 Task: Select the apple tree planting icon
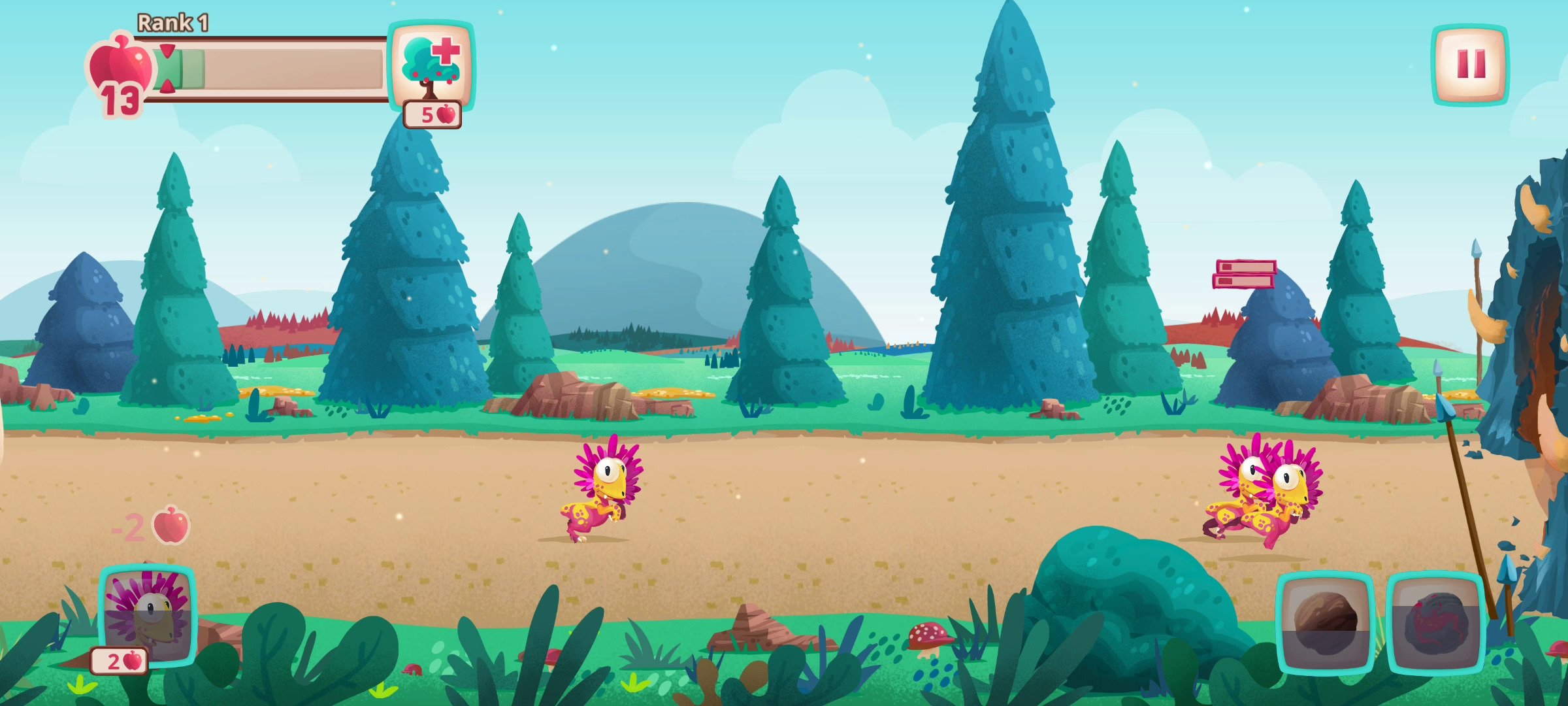432,65
